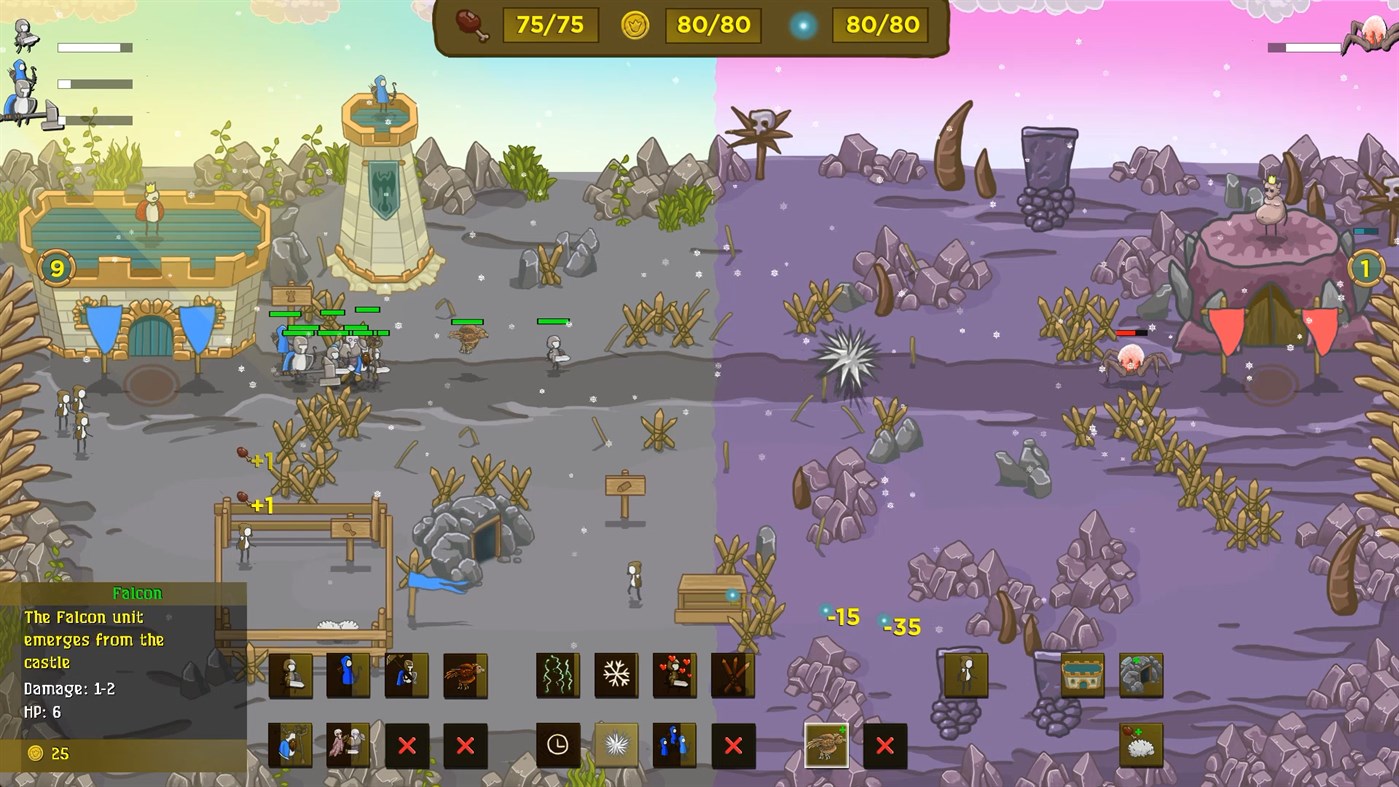
Task: Activate the snowflake freeze spell
Action: 616,675
